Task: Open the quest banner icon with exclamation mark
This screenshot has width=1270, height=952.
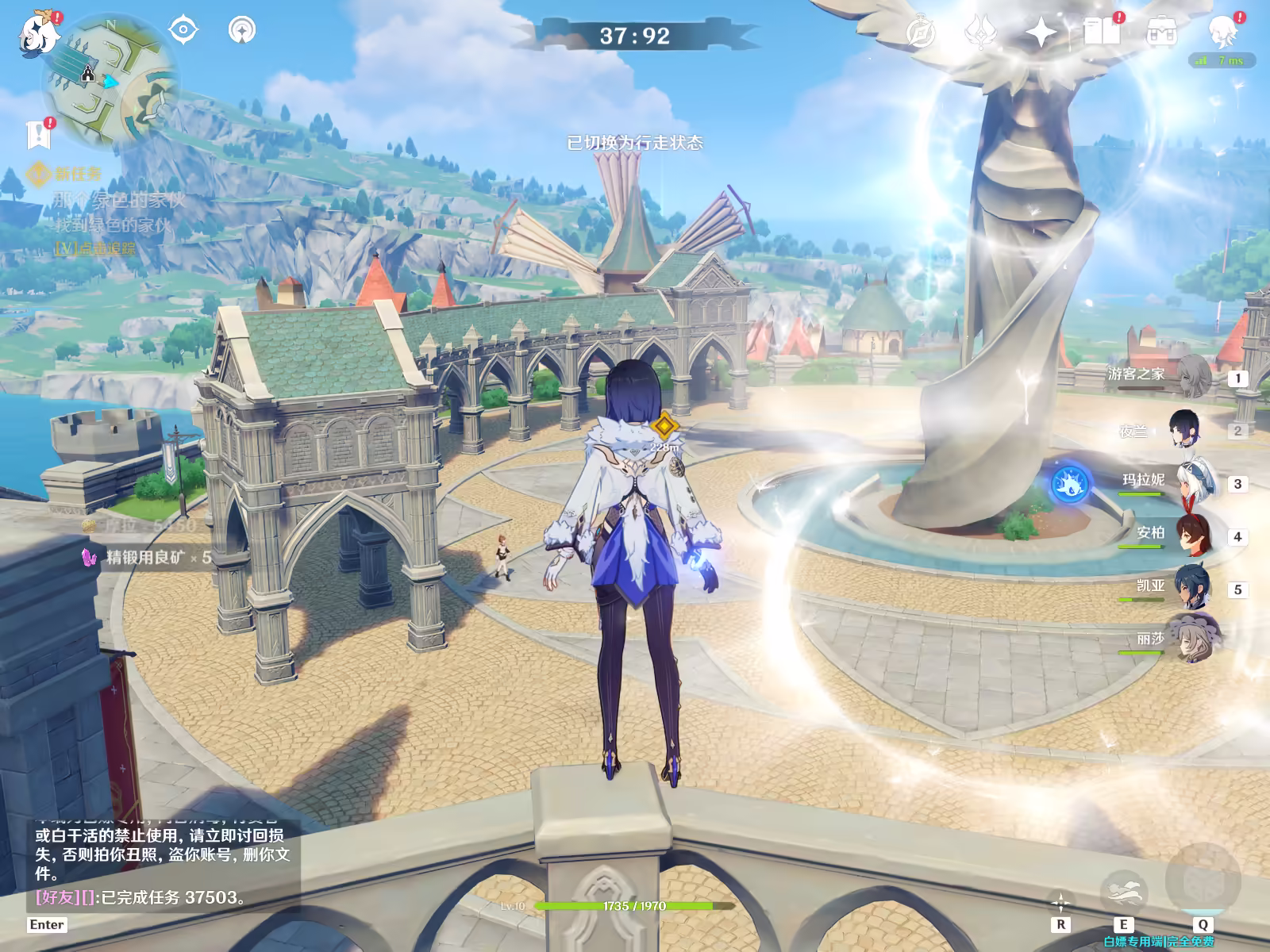Action: pyautogui.click(x=38, y=135)
